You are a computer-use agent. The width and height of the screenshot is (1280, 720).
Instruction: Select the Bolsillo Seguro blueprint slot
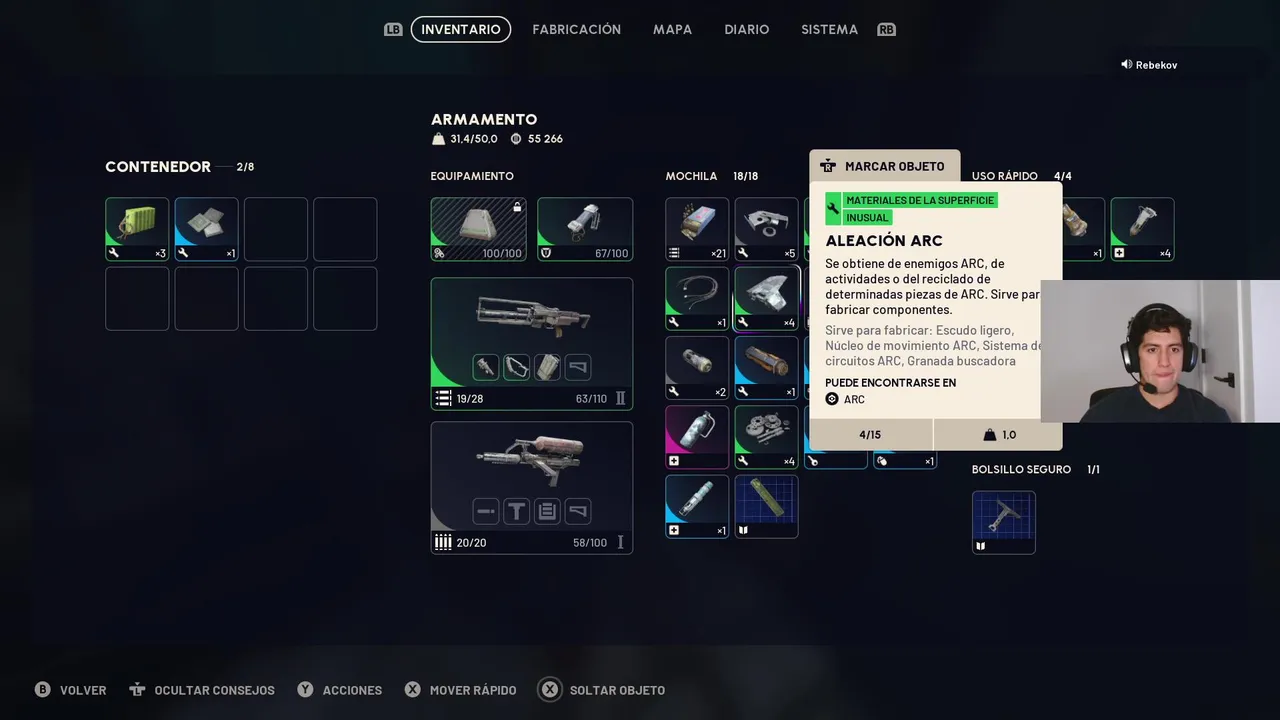(x=1003, y=522)
